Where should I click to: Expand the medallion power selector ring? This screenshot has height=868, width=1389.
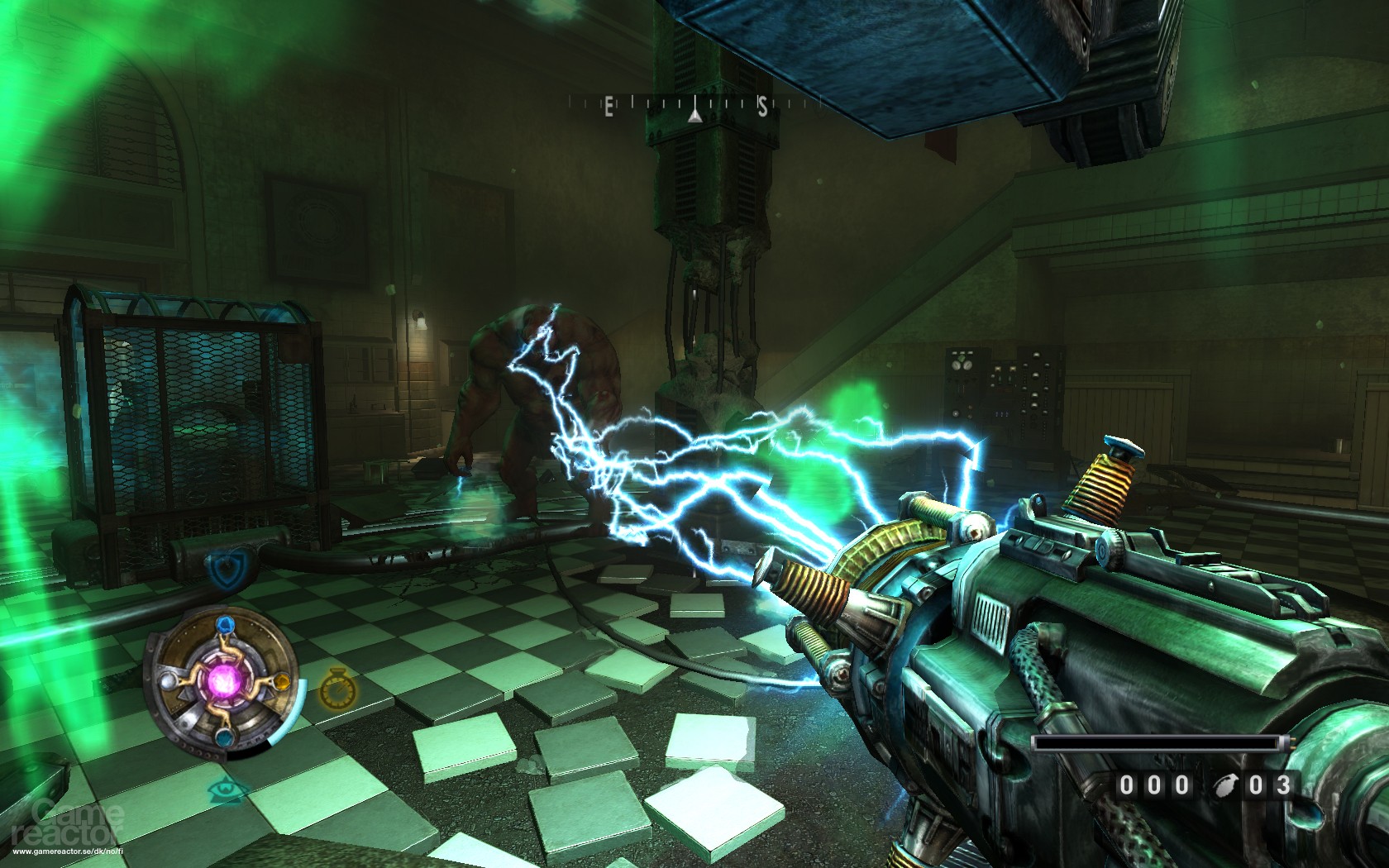[224, 680]
